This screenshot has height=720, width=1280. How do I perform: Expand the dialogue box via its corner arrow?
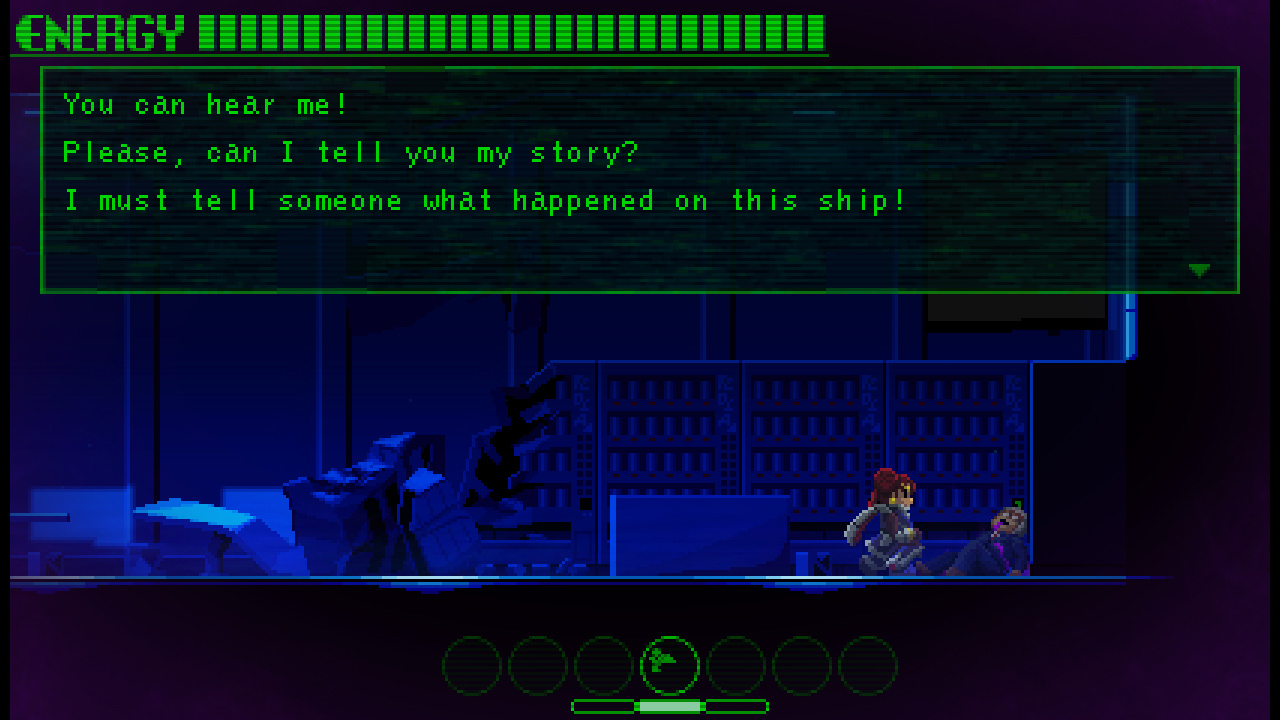(1199, 268)
